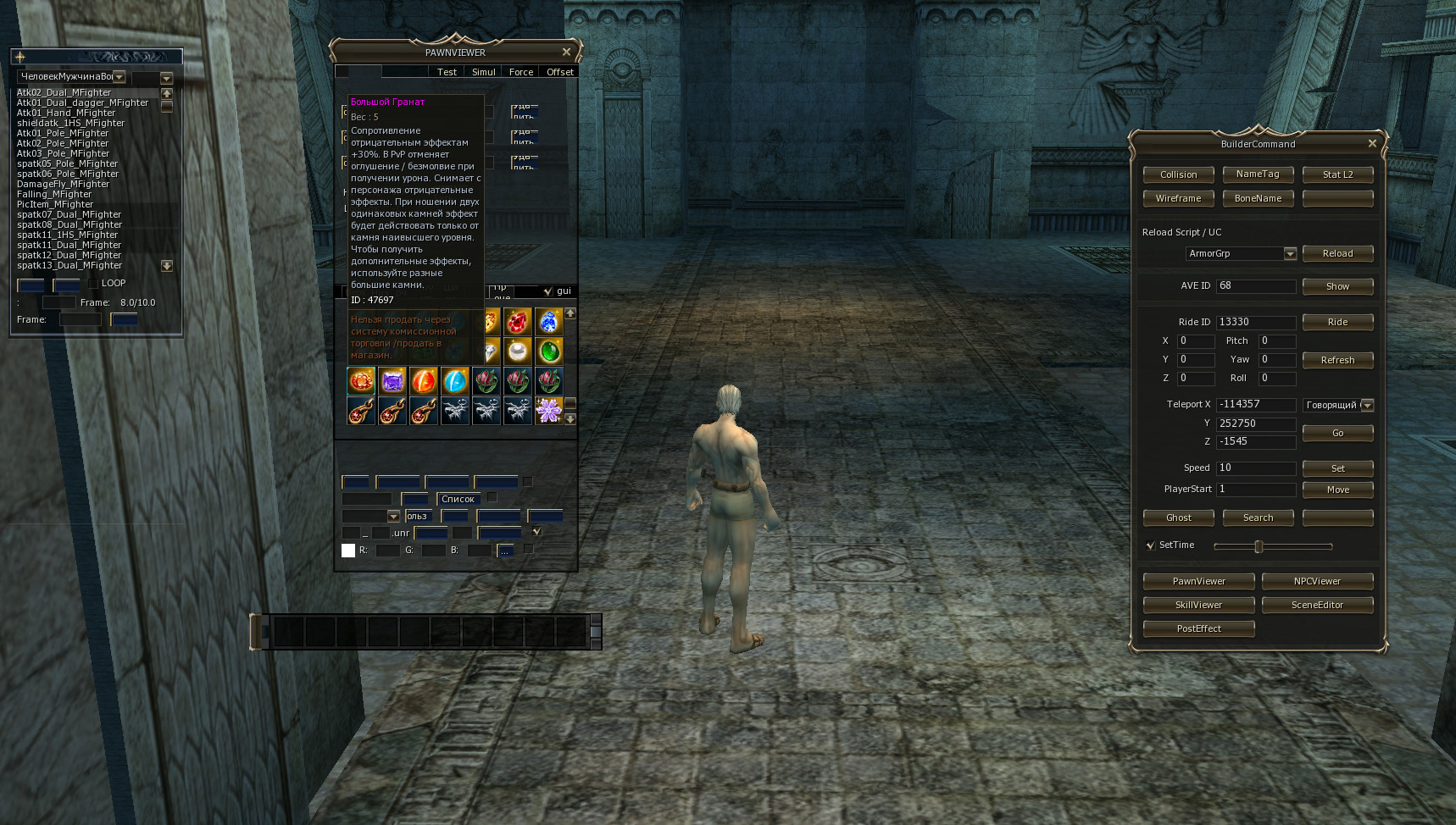
Task: Launch the SceneEditor
Action: [x=1317, y=605]
